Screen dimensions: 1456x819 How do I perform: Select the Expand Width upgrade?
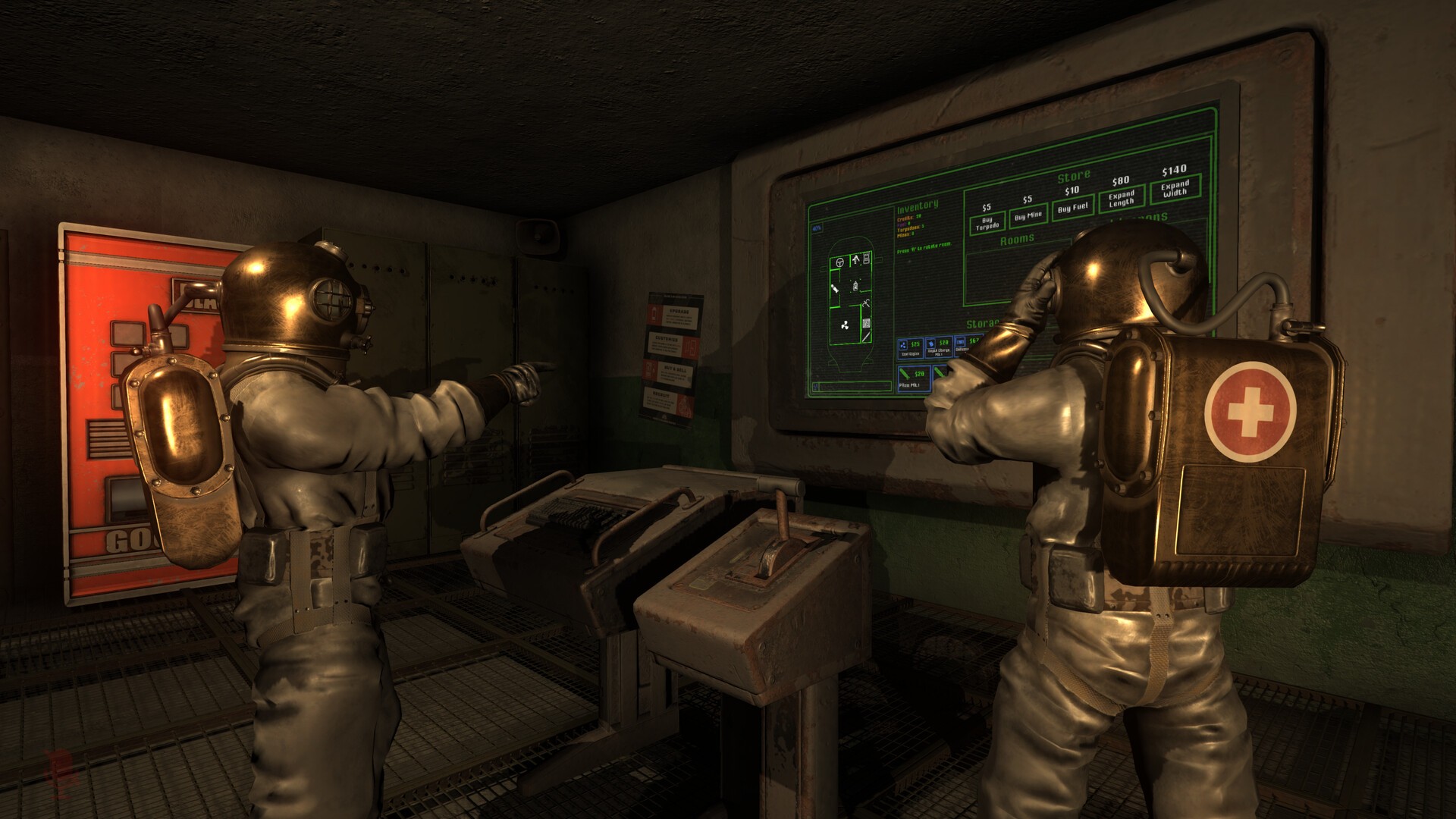pos(1175,188)
